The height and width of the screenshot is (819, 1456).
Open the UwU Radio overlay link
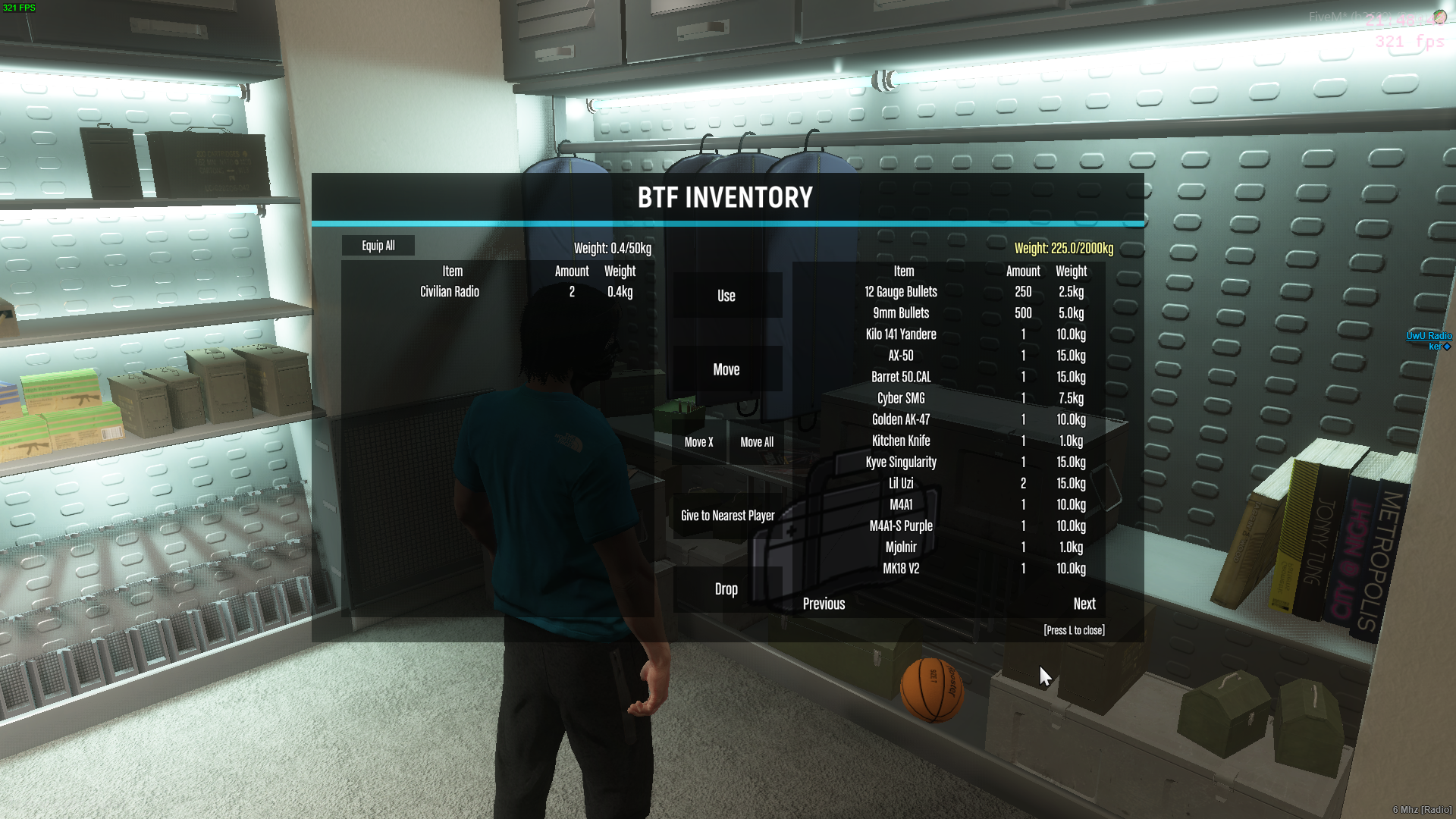point(1429,336)
